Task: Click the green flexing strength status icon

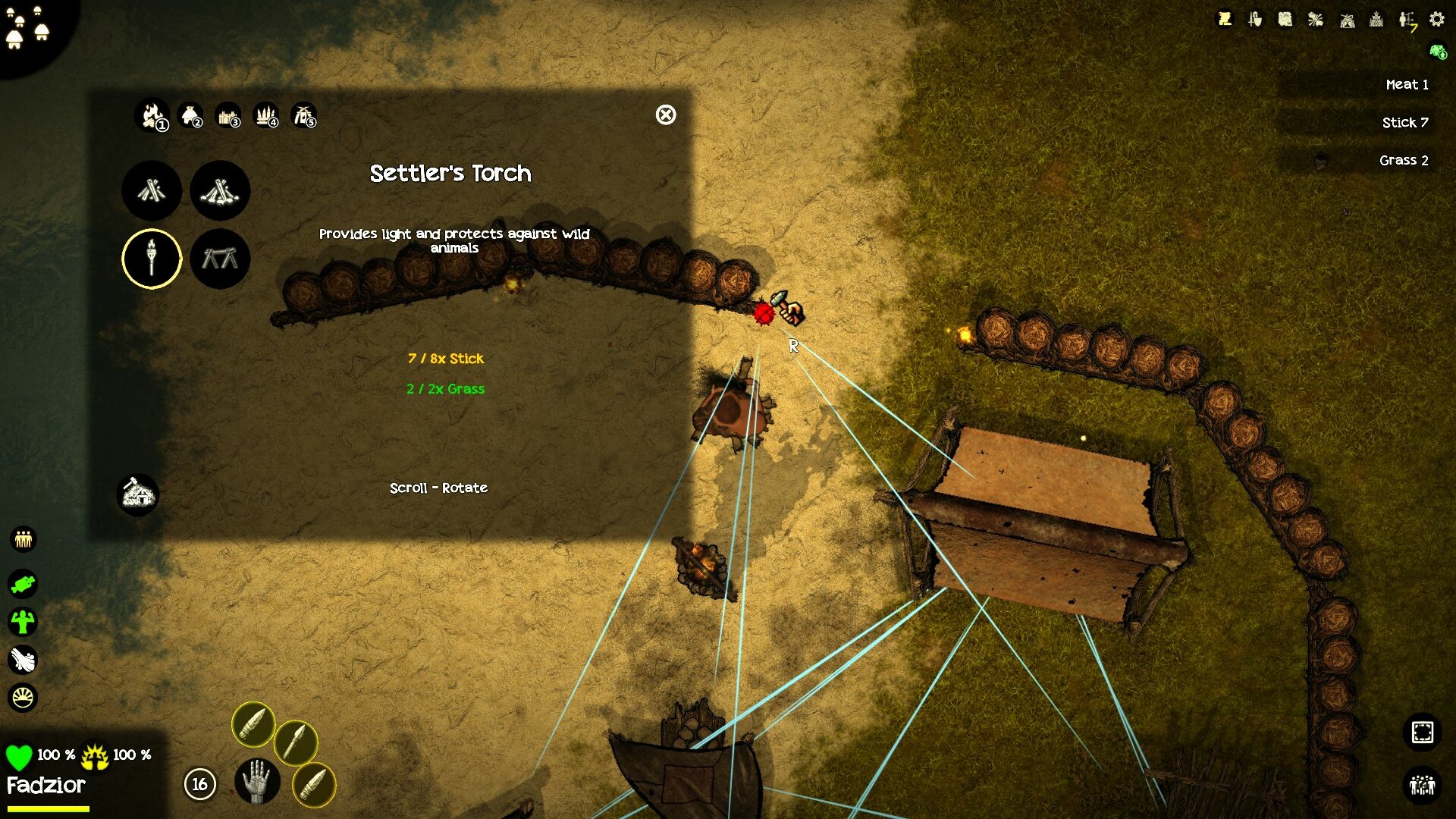Action: (x=24, y=622)
